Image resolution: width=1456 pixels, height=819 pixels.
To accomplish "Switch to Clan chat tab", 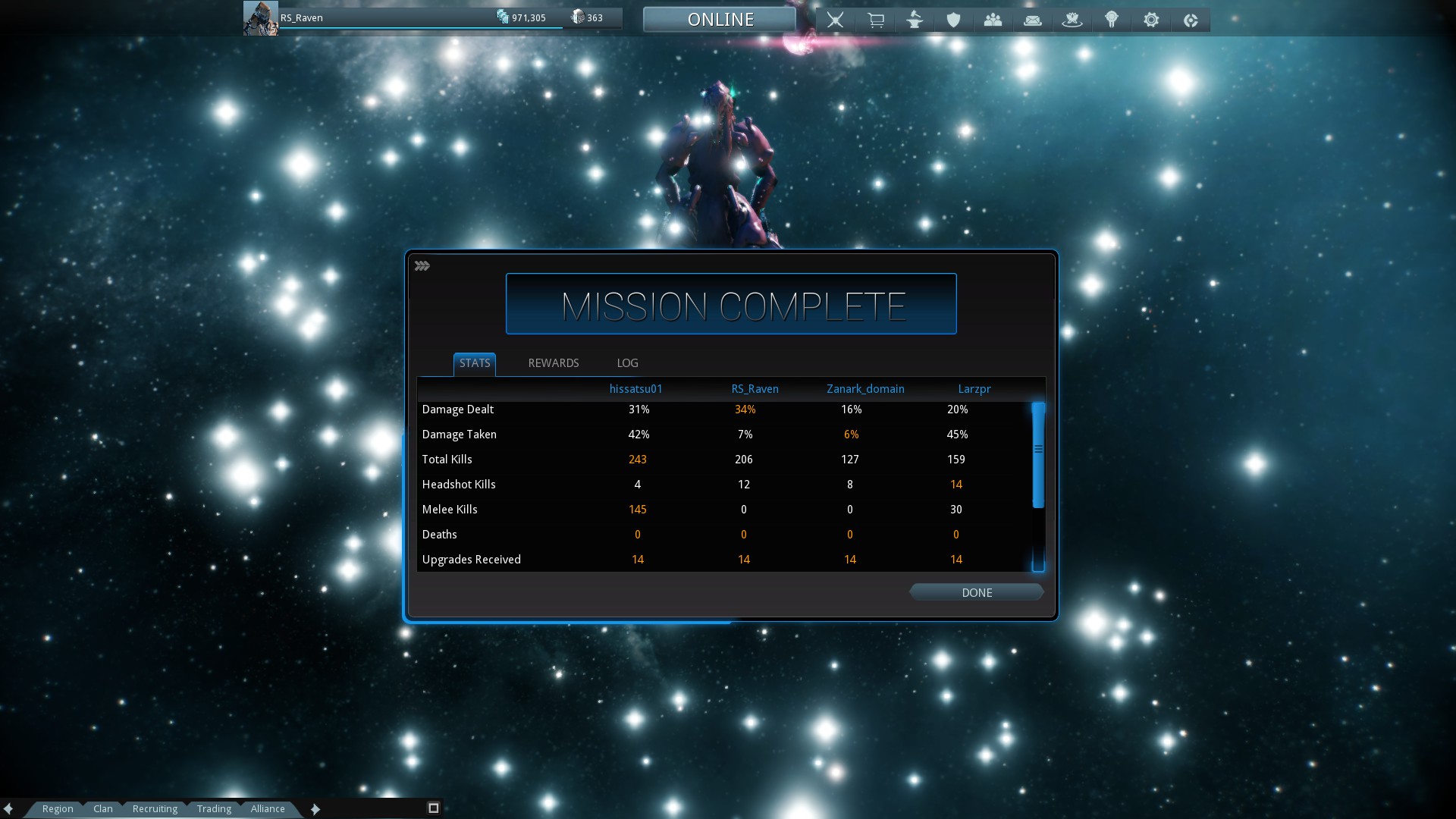I will (x=103, y=809).
